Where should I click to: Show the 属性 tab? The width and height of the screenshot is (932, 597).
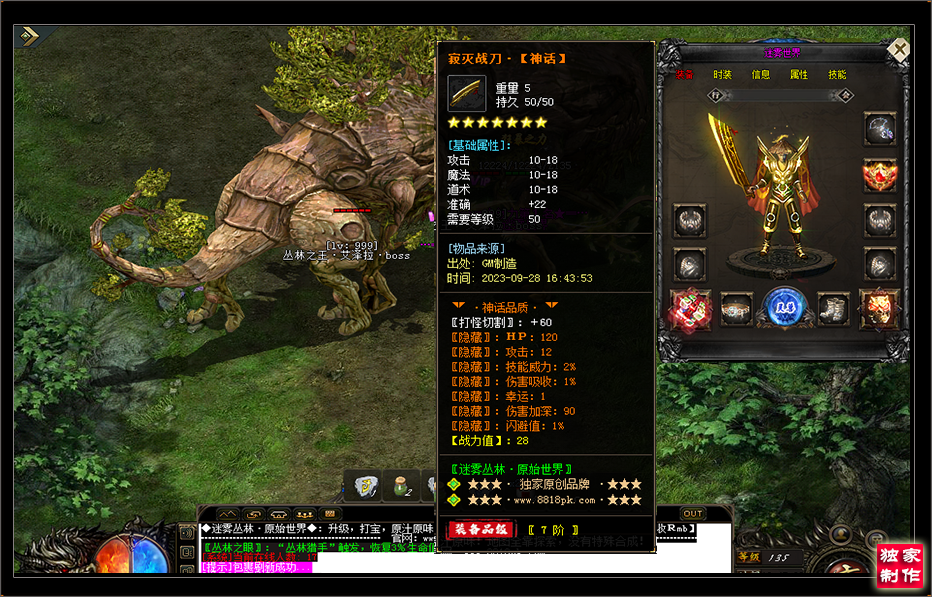click(799, 75)
